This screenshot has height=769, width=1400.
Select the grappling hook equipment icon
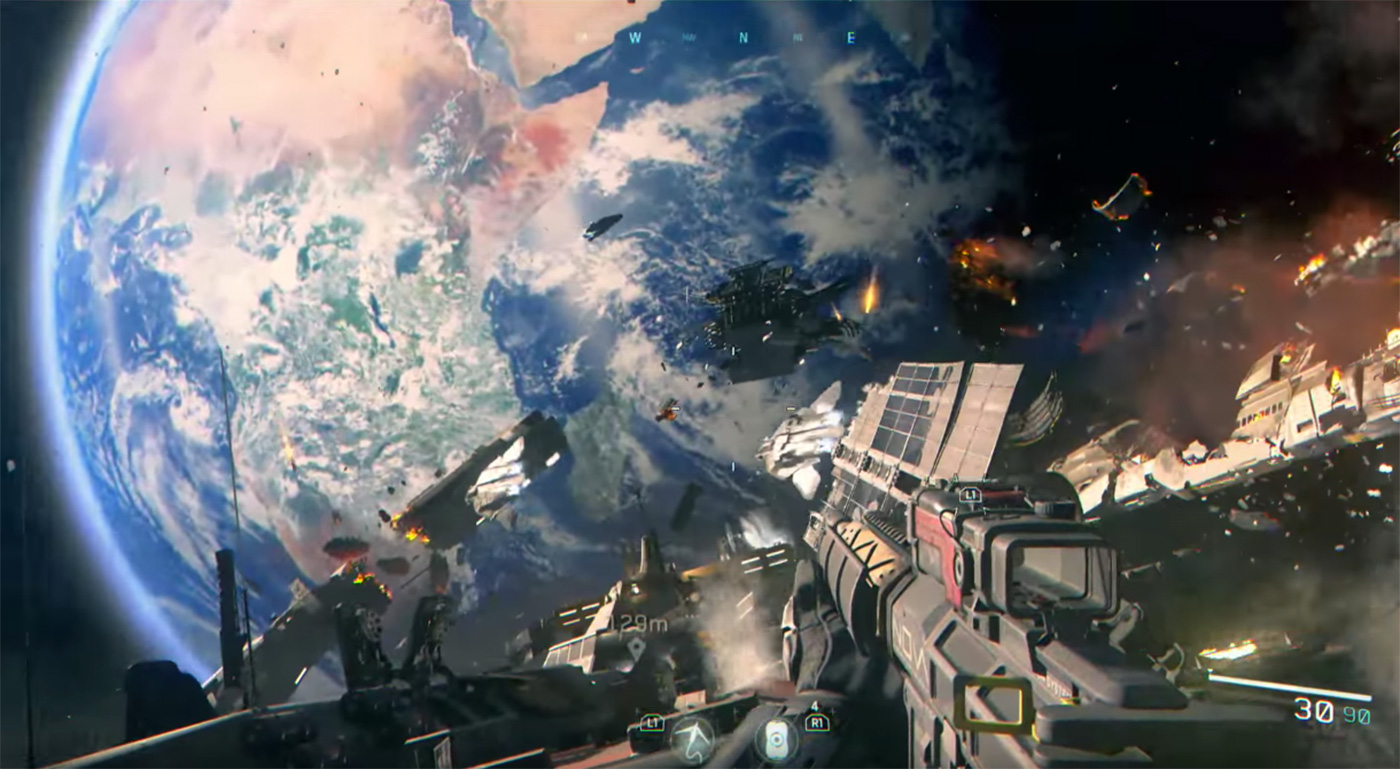(693, 740)
